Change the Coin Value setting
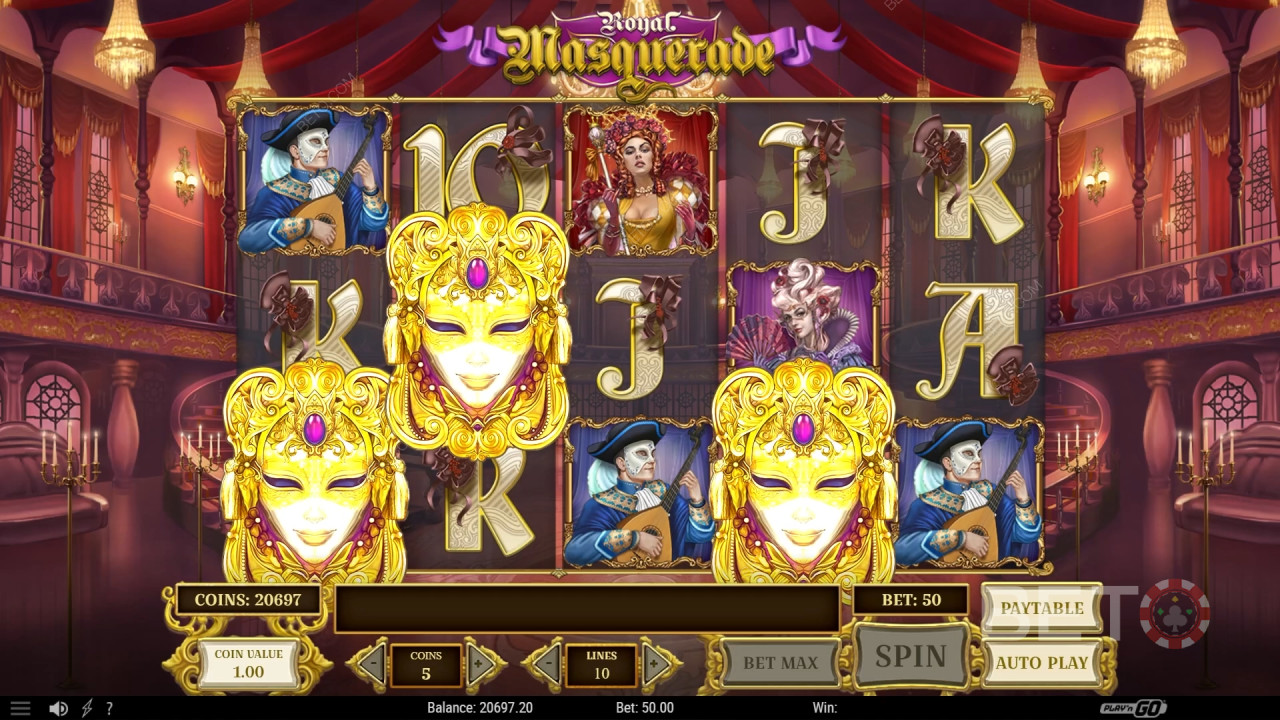 point(248,663)
